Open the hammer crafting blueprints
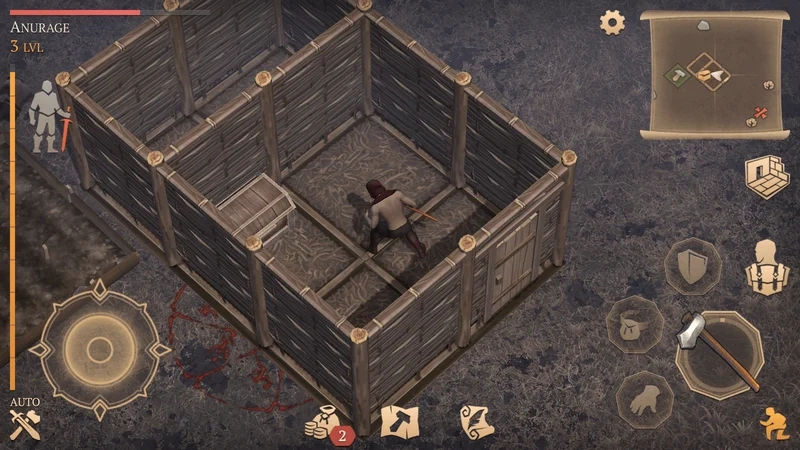 tap(398, 421)
